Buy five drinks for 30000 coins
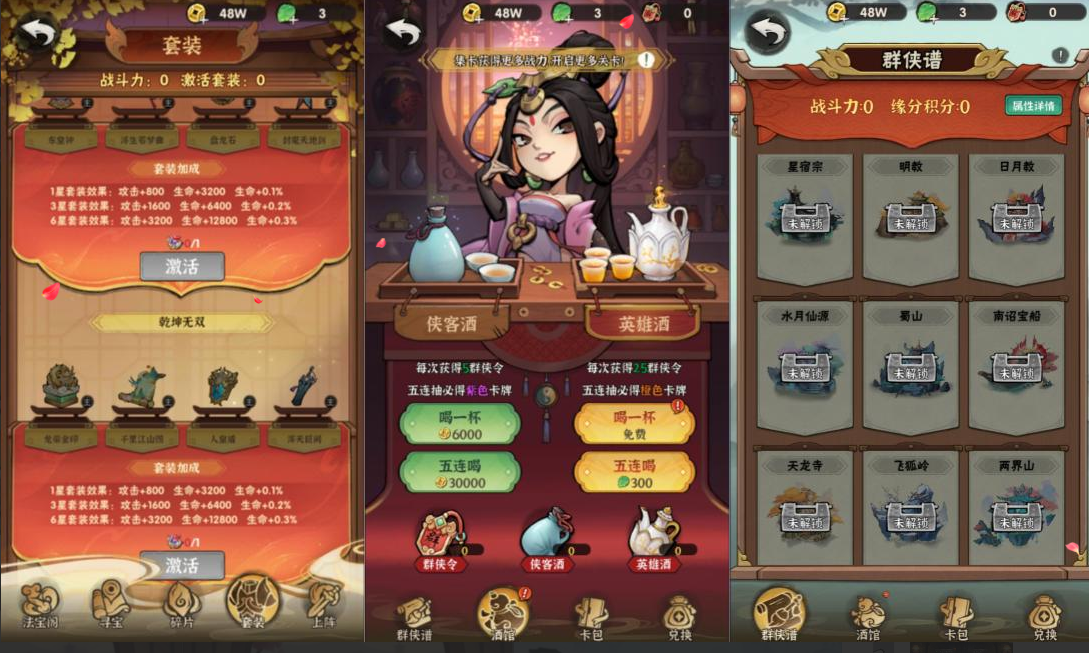The height and width of the screenshot is (653, 1089). pos(460,473)
